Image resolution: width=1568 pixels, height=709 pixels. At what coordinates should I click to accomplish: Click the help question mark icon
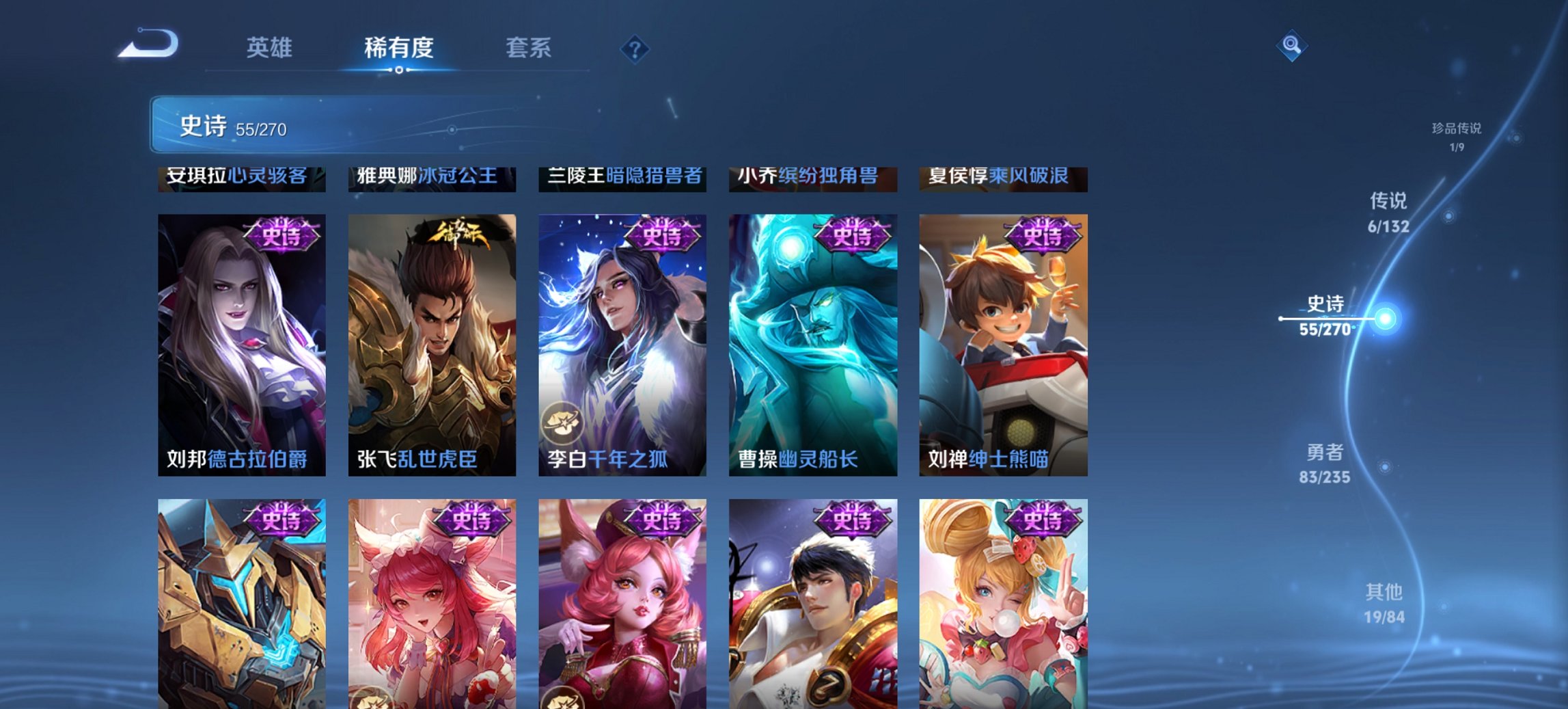(x=635, y=48)
